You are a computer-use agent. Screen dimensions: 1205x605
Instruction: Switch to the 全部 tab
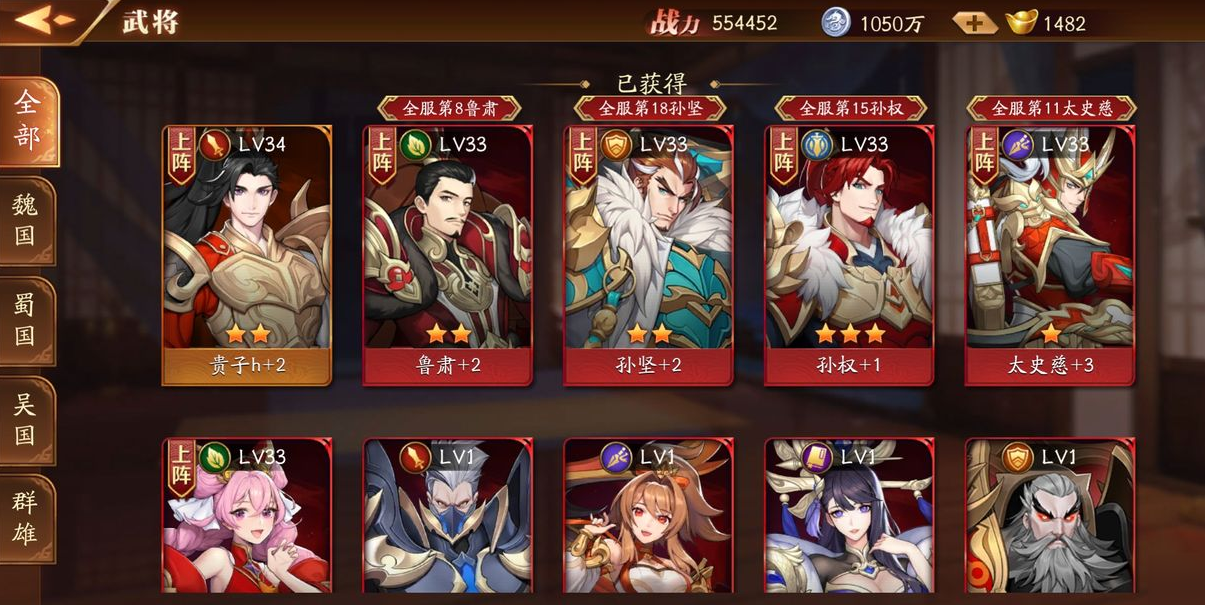tap(27, 120)
